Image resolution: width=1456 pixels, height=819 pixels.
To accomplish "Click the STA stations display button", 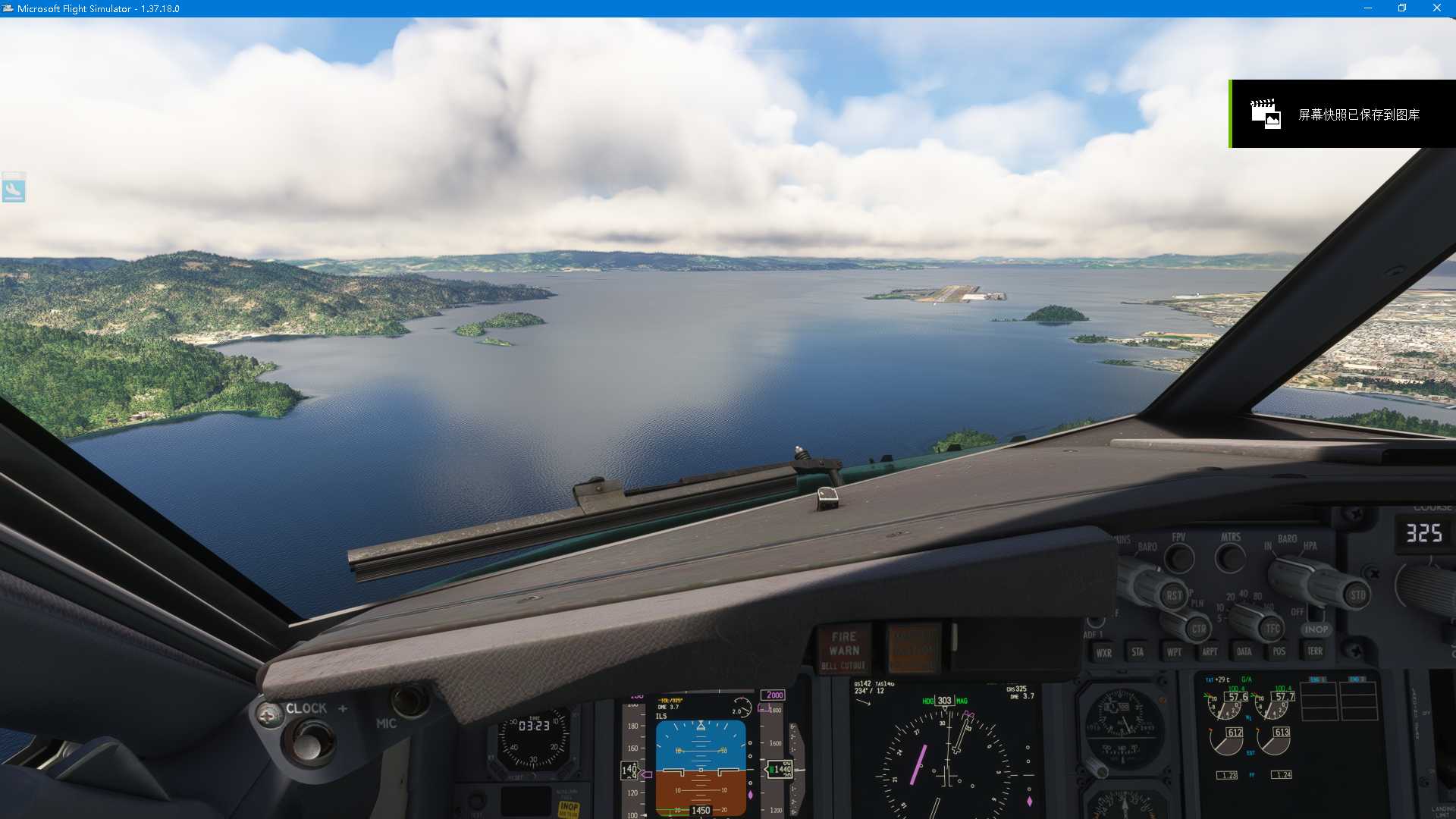I will [x=1138, y=652].
